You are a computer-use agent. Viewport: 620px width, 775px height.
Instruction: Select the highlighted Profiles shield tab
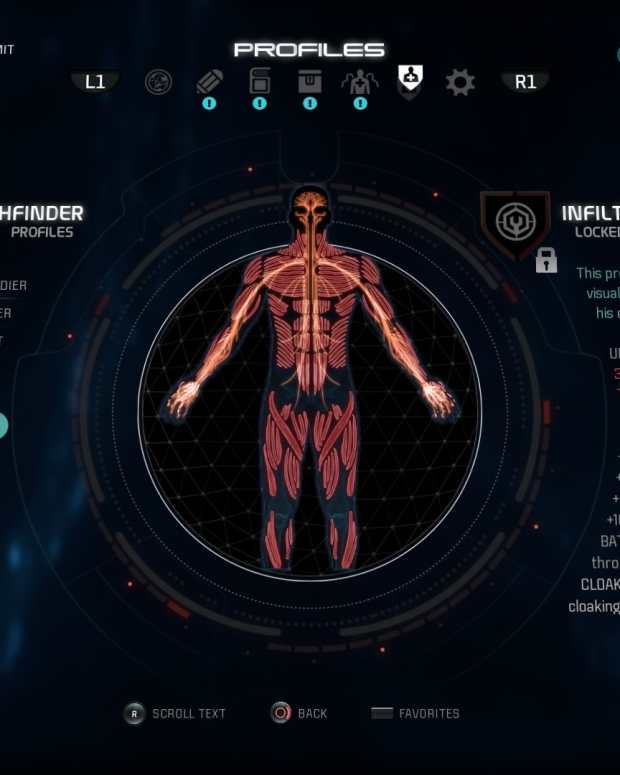point(410,79)
